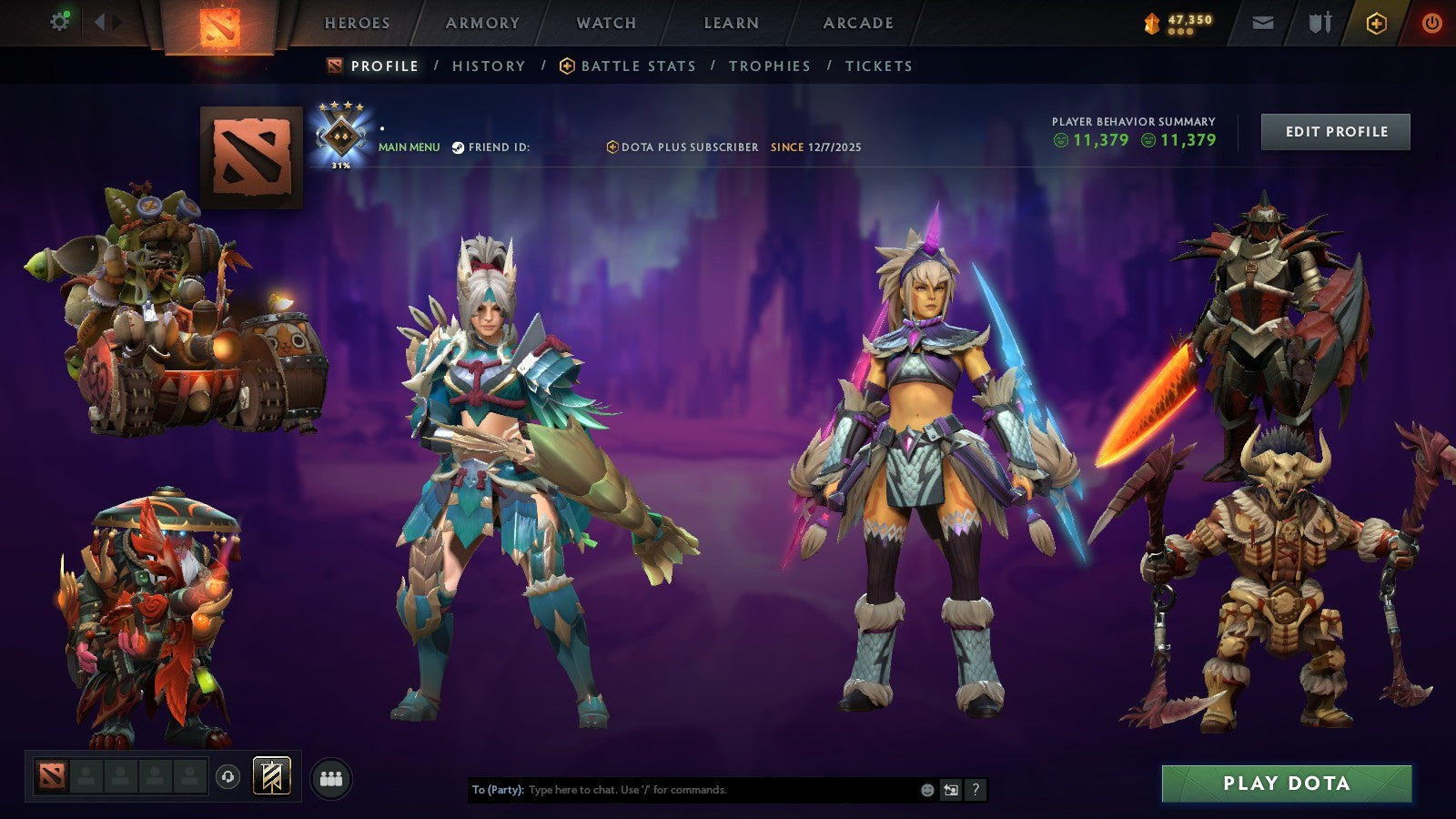Switch to the HISTORY tab
This screenshot has width=1456, height=819.
pyautogui.click(x=489, y=66)
